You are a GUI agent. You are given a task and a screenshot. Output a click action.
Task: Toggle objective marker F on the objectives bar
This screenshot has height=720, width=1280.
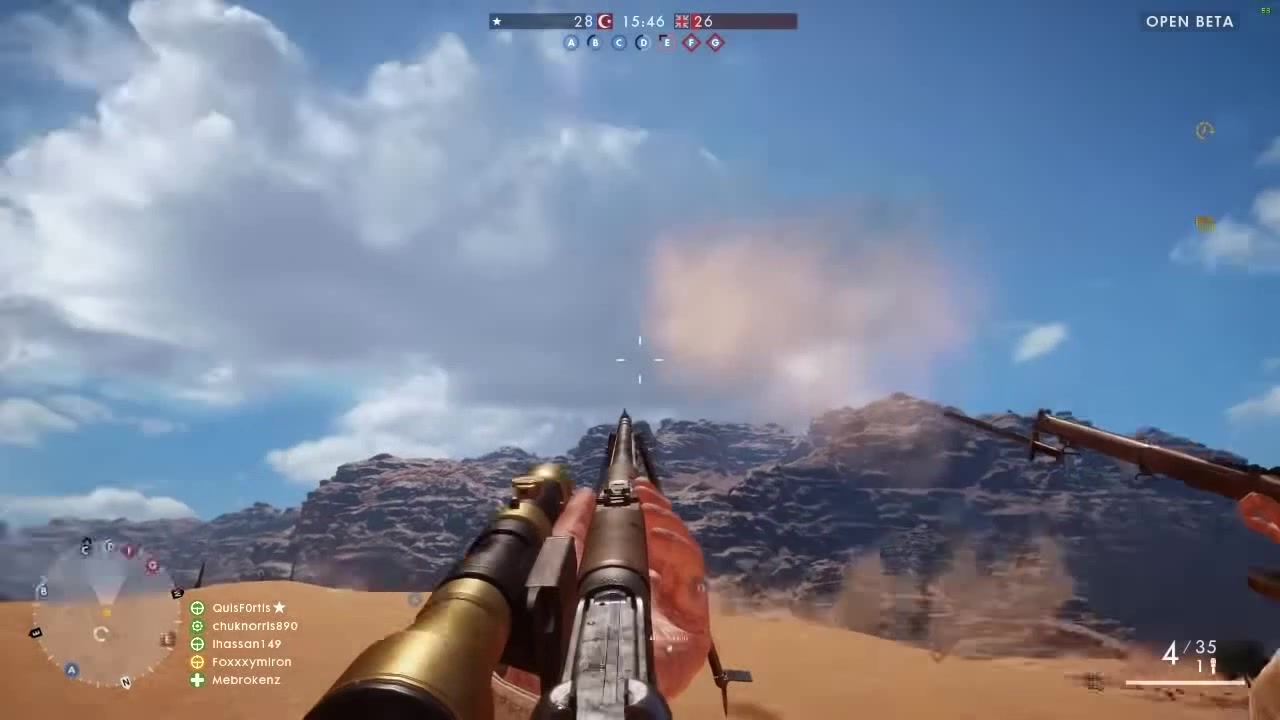[x=691, y=42]
